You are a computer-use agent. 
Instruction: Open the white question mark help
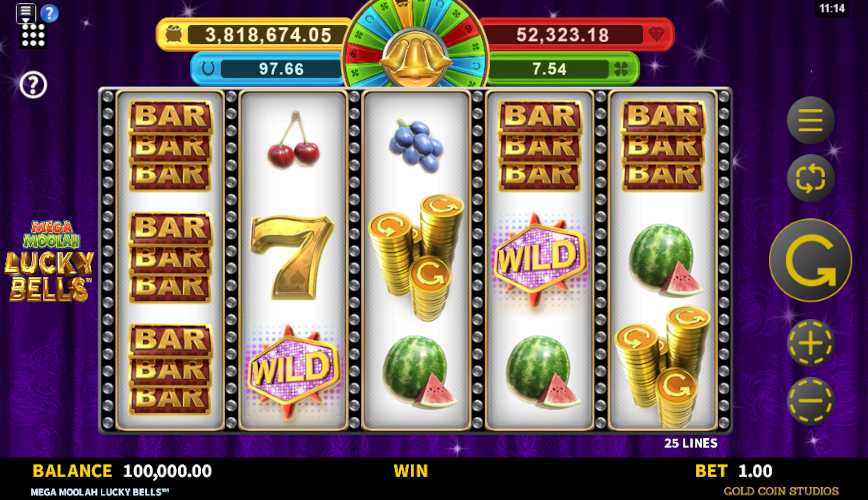33,85
